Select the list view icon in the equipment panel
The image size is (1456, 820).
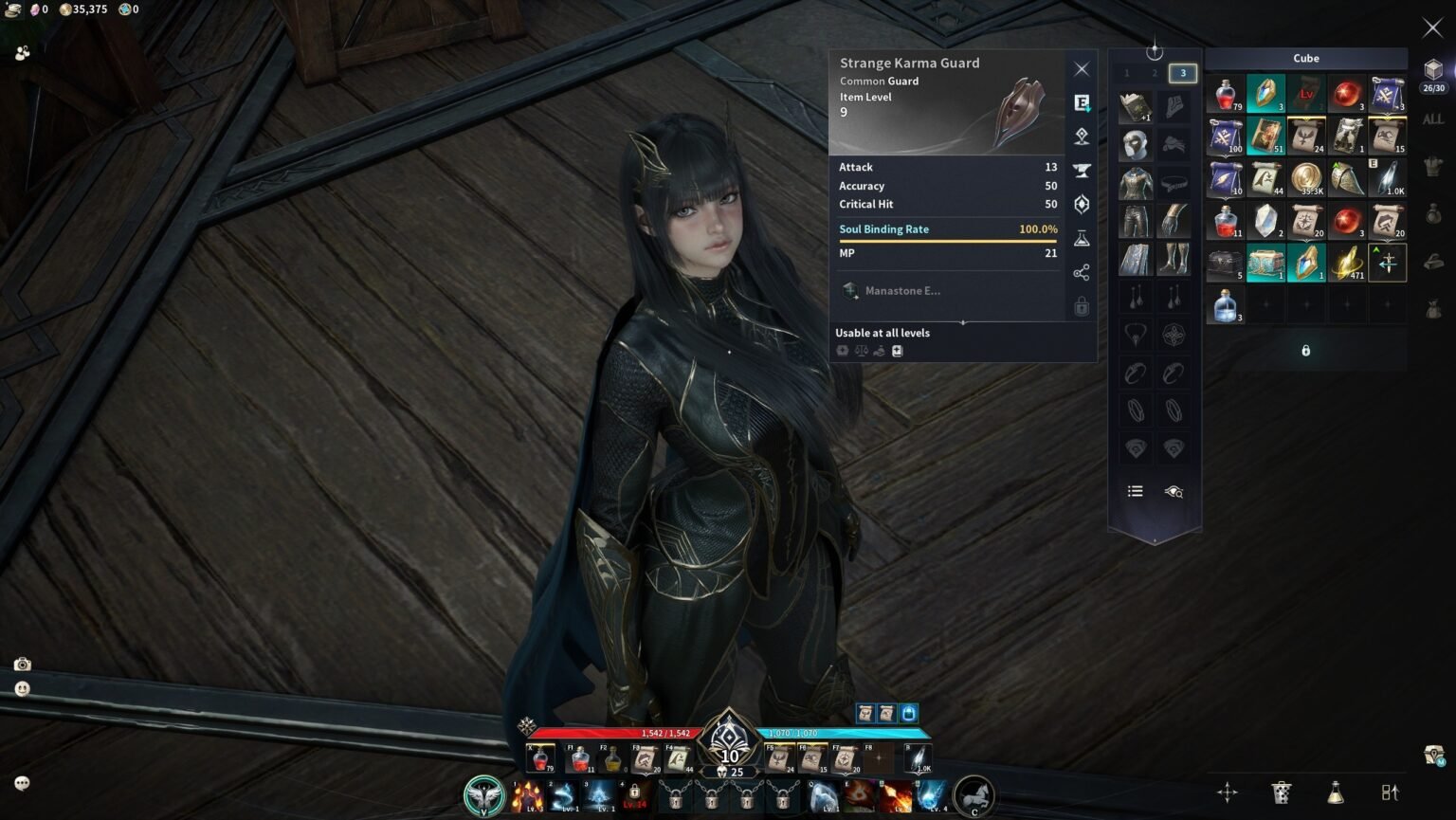tap(1135, 491)
